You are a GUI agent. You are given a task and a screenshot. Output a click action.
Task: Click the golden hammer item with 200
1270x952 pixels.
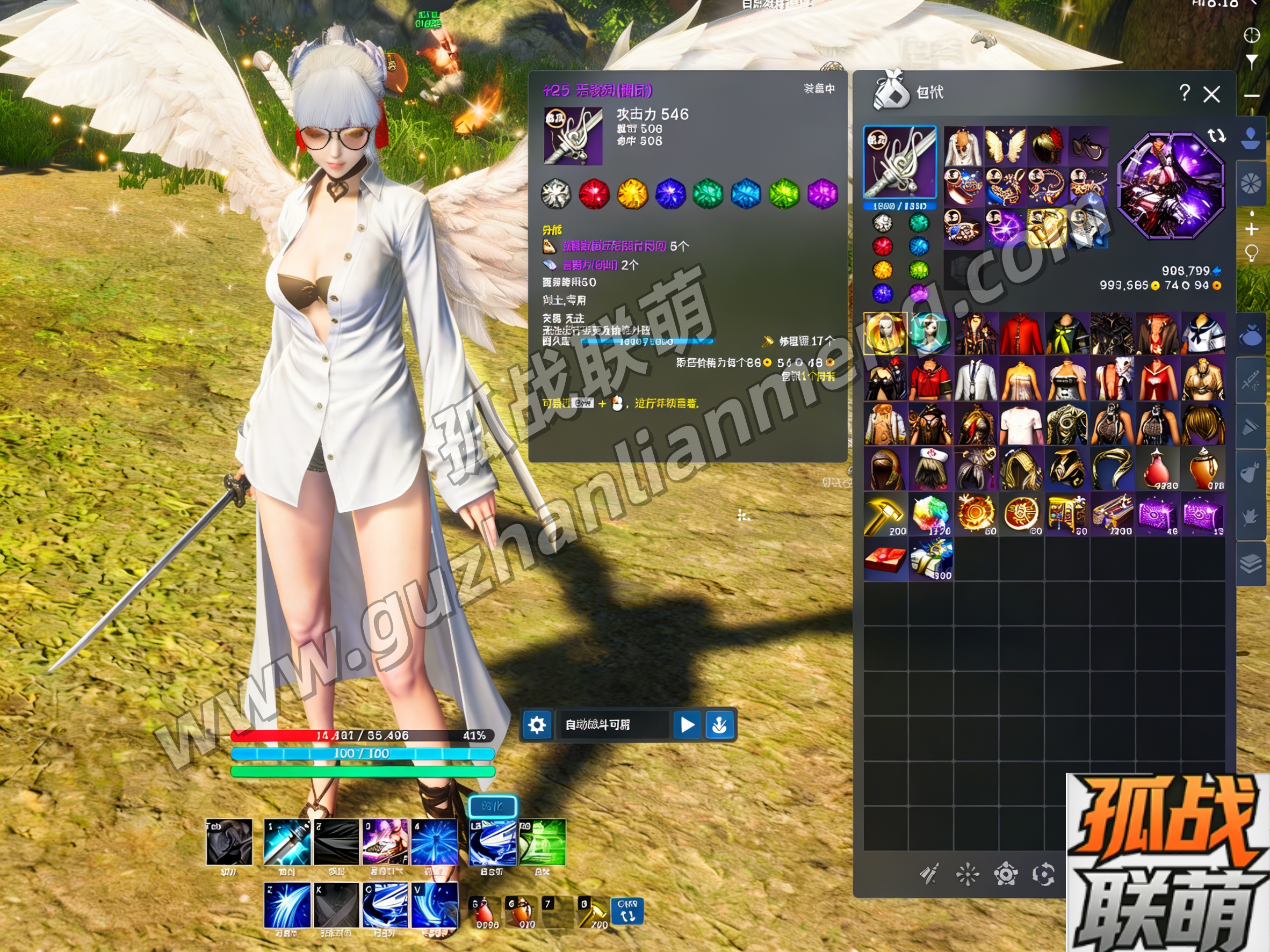(x=885, y=515)
